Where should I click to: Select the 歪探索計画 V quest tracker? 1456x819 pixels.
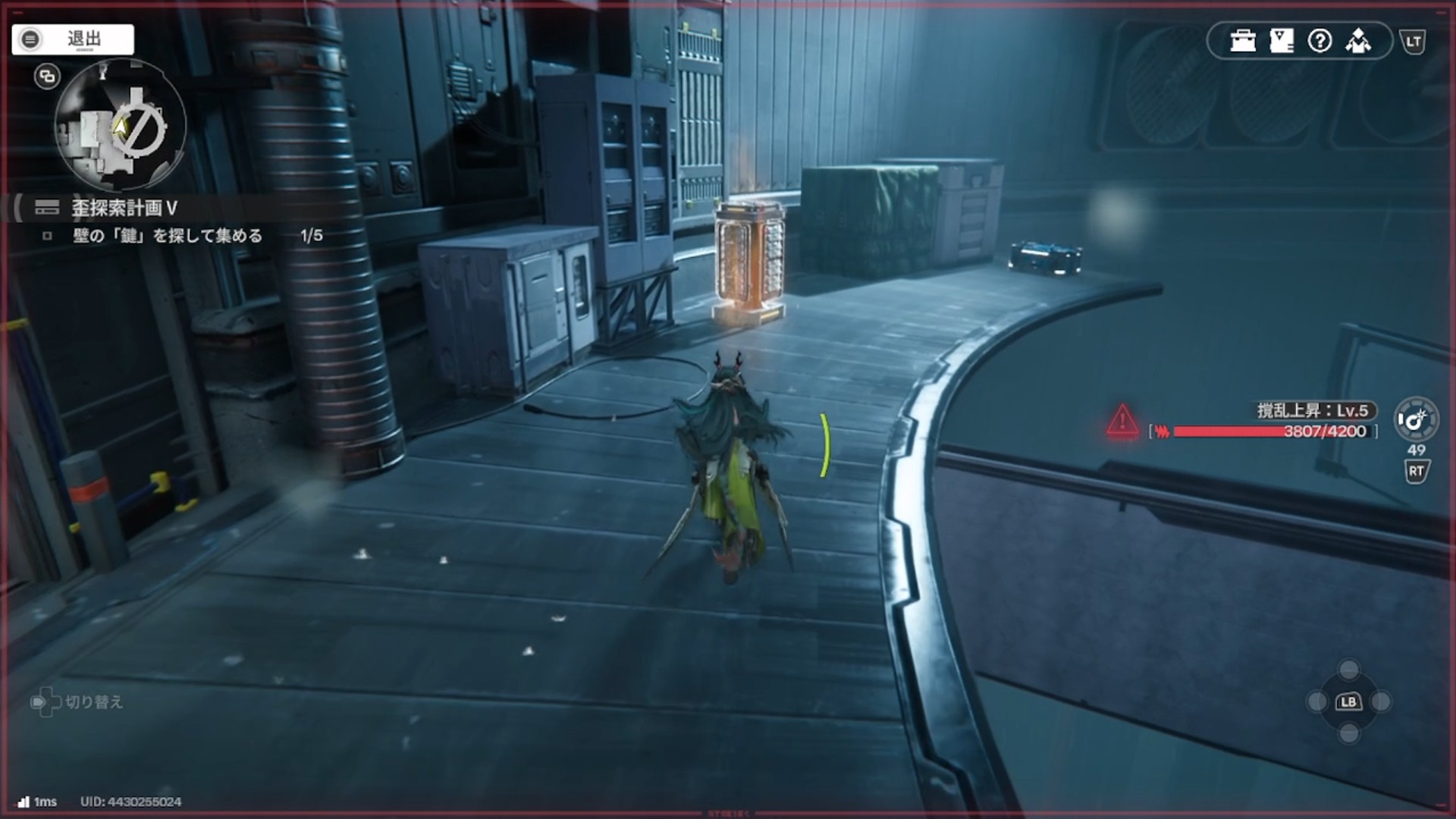point(124,208)
